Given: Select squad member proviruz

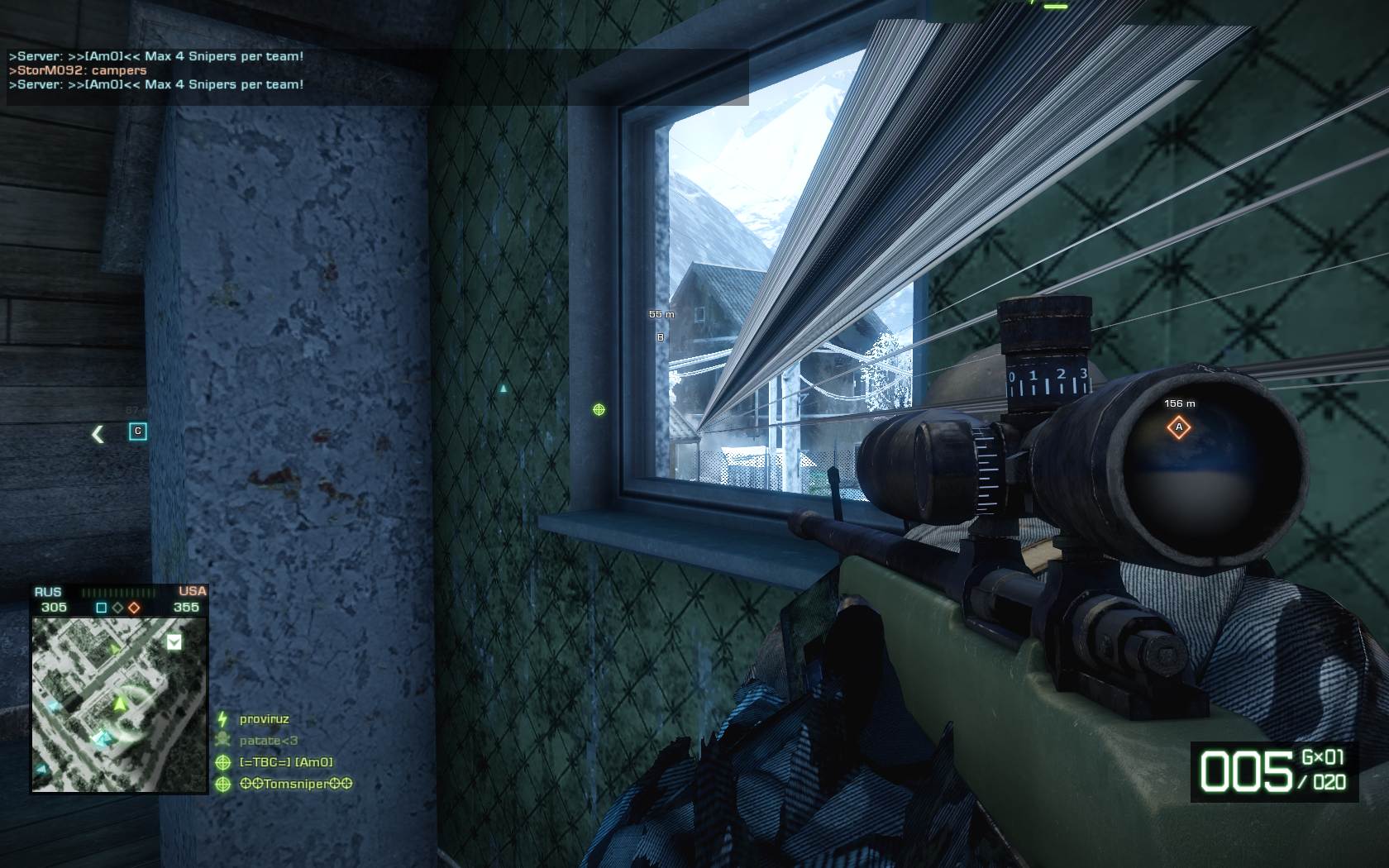Looking at the screenshot, I should [264, 719].
